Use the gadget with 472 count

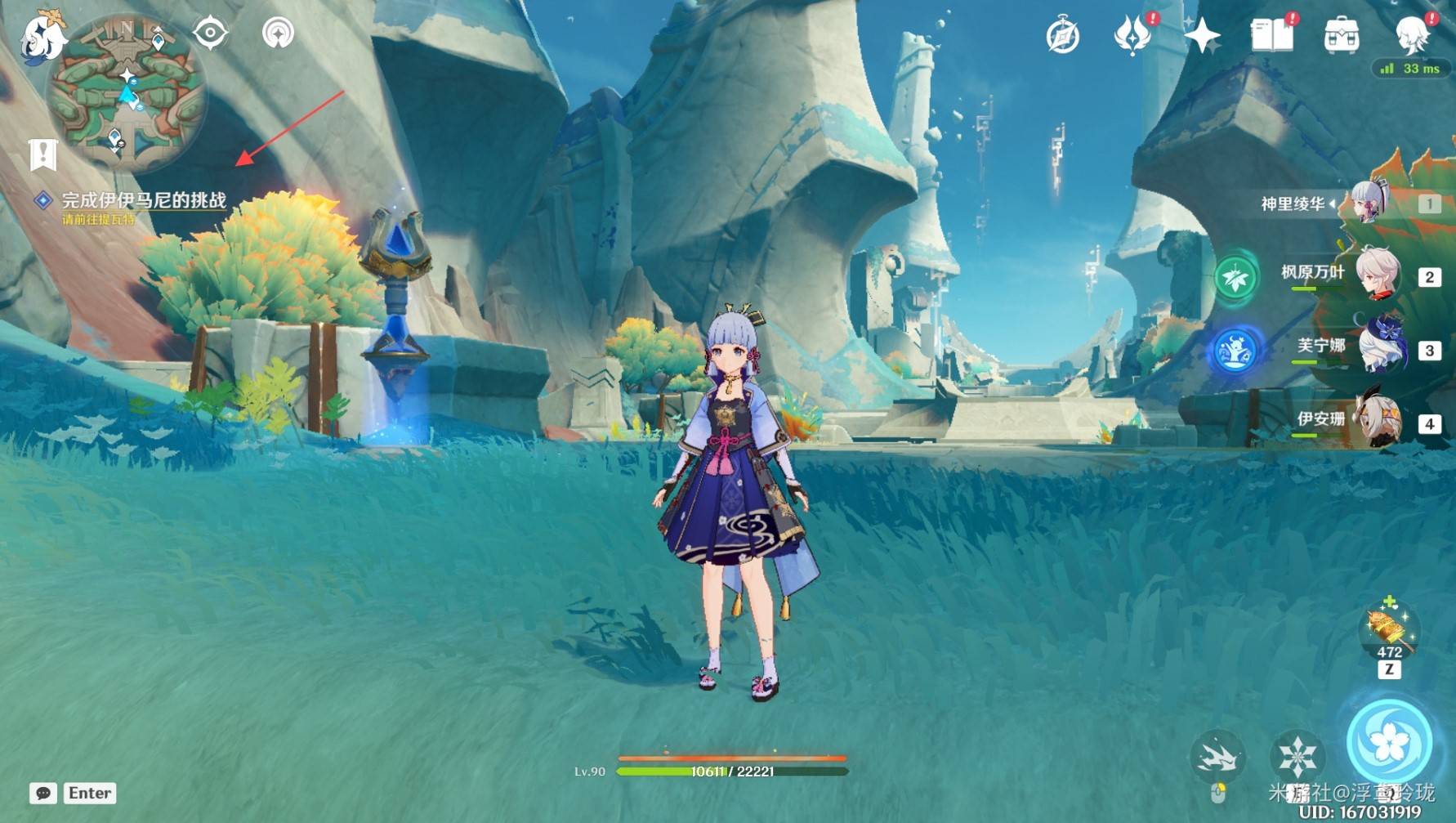(x=1388, y=631)
